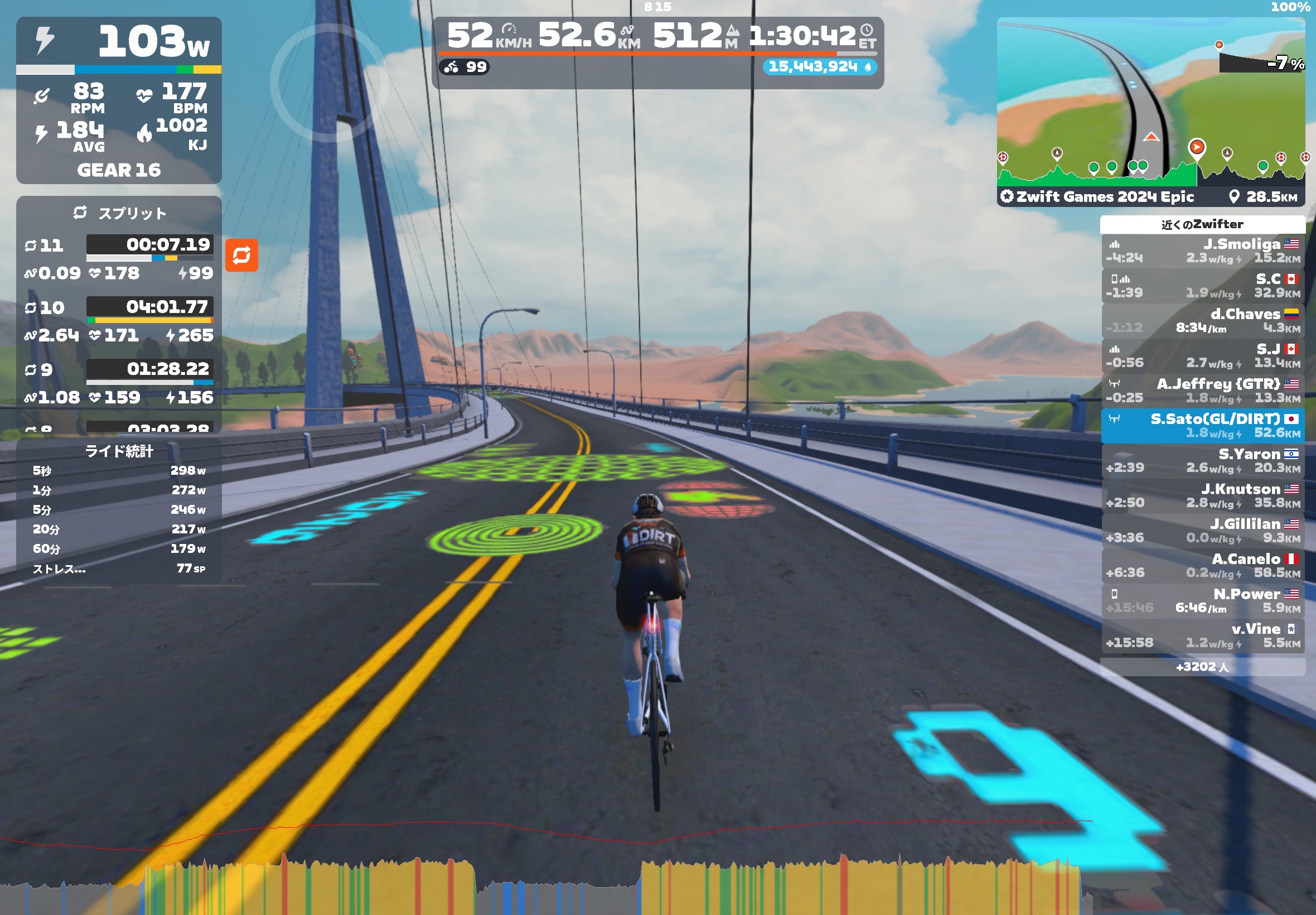Click the orange lap split button
This screenshot has width=1316, height=915.
[x=241, y=255]
